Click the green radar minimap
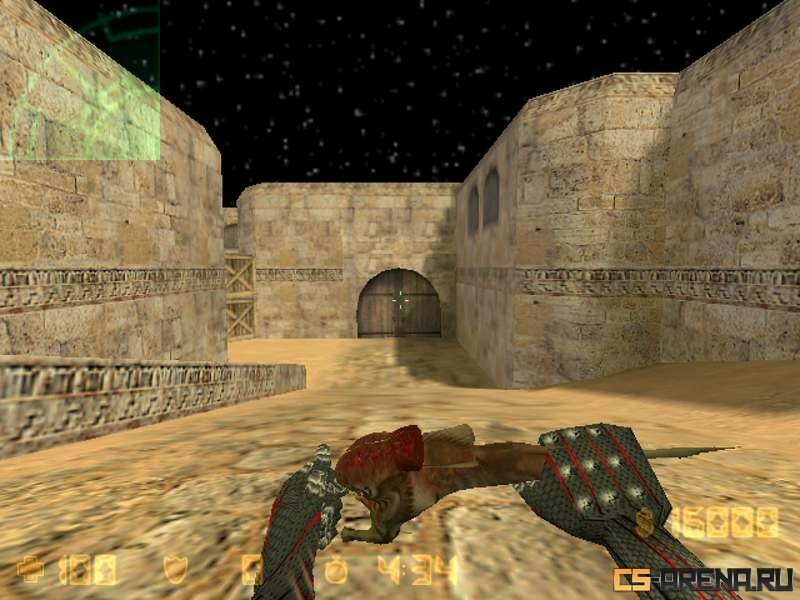 pyautogui.click(x=80, y=80)
